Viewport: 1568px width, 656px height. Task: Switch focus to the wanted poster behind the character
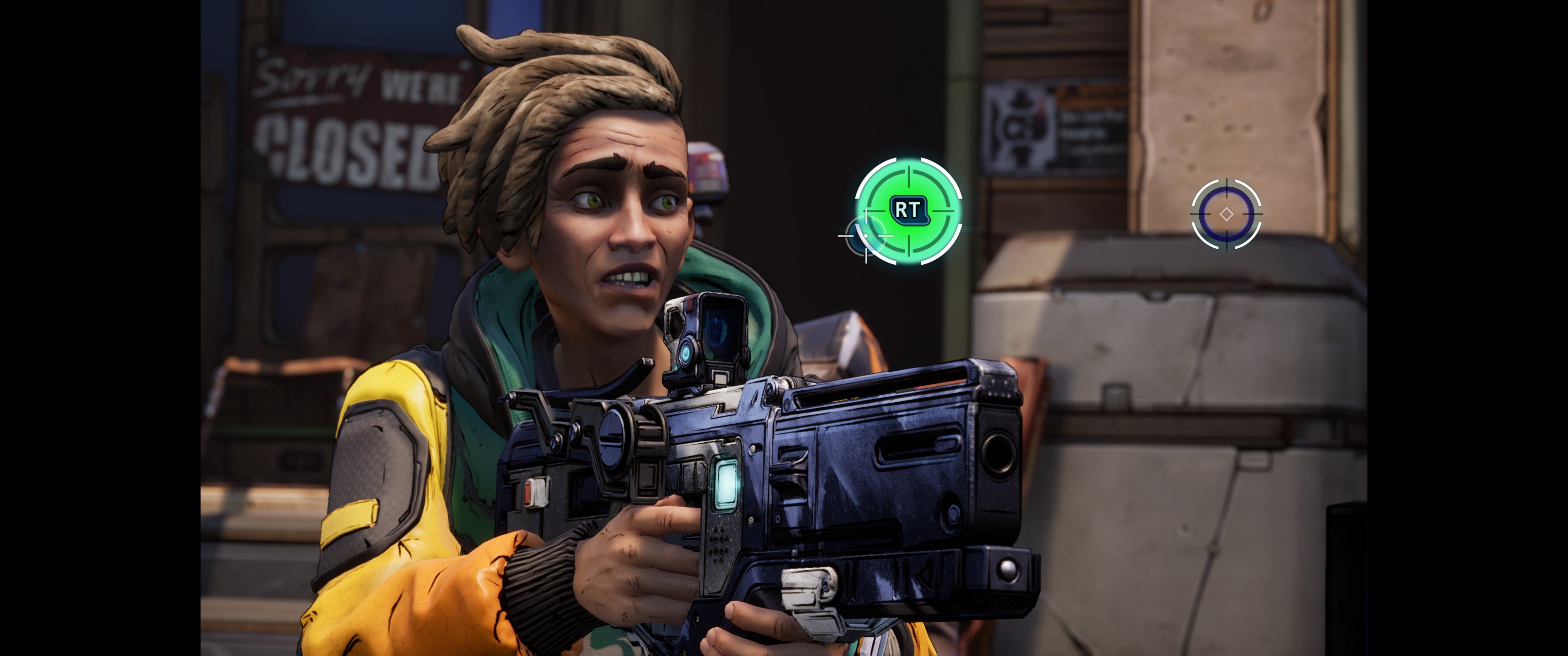(1018, 128)
